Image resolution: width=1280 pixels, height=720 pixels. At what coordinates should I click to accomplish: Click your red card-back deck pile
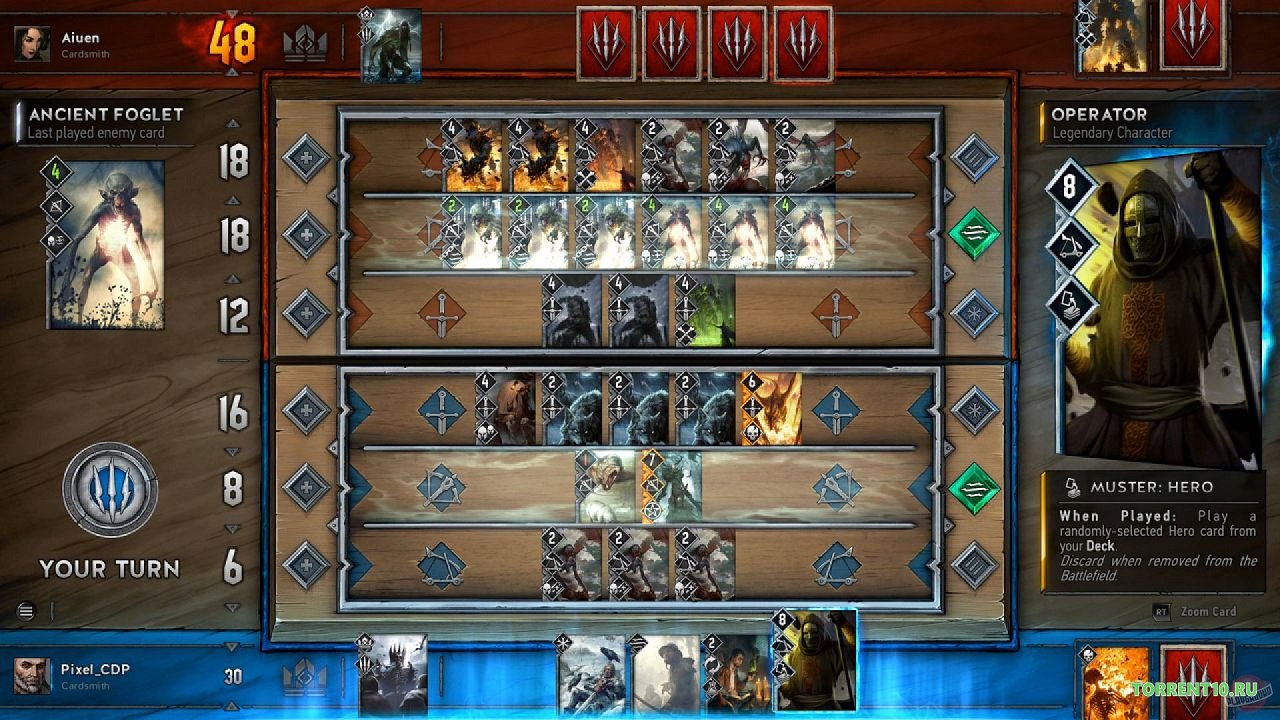coord(1192,681)
